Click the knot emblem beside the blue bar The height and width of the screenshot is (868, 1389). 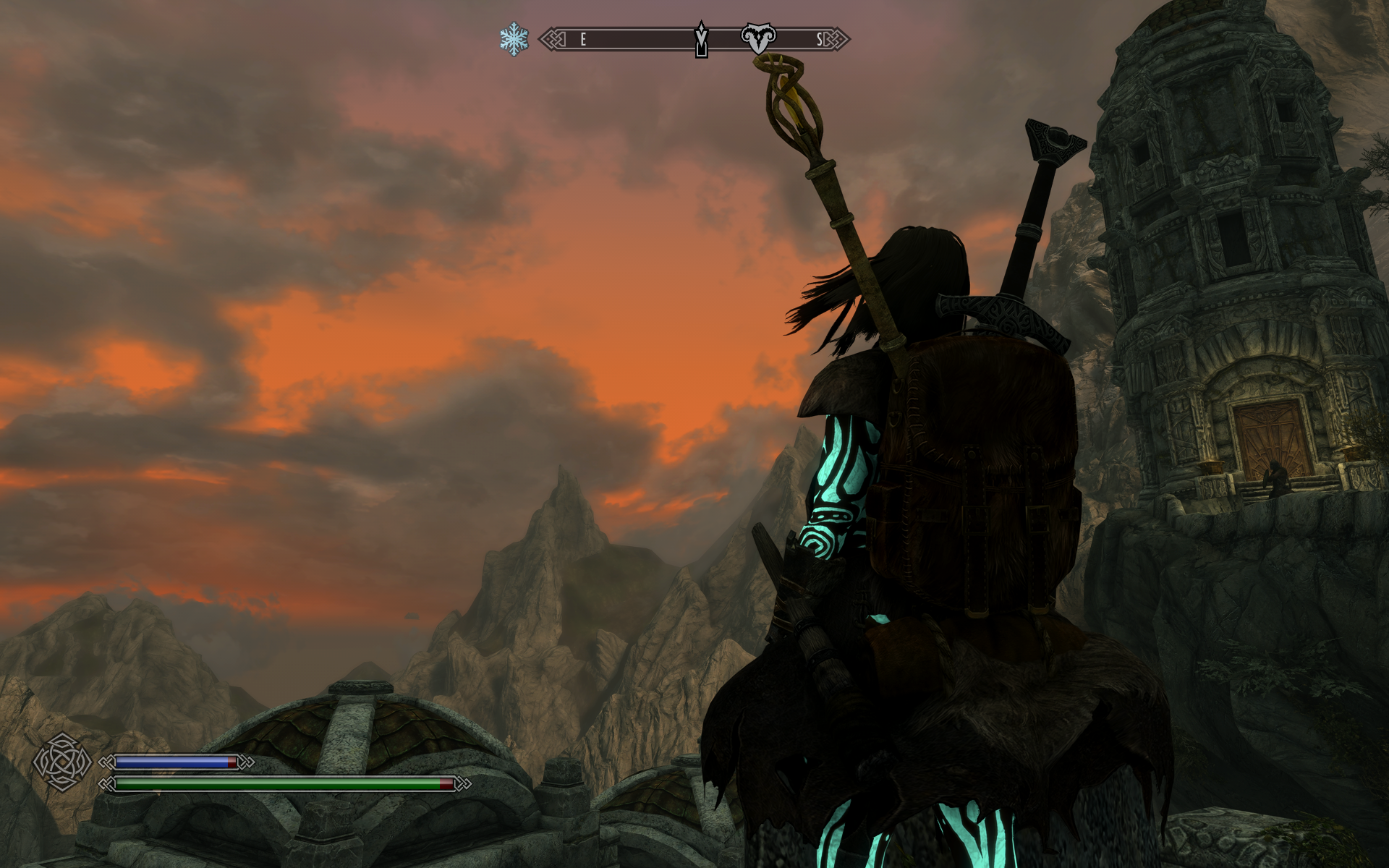tap(62, 762)
